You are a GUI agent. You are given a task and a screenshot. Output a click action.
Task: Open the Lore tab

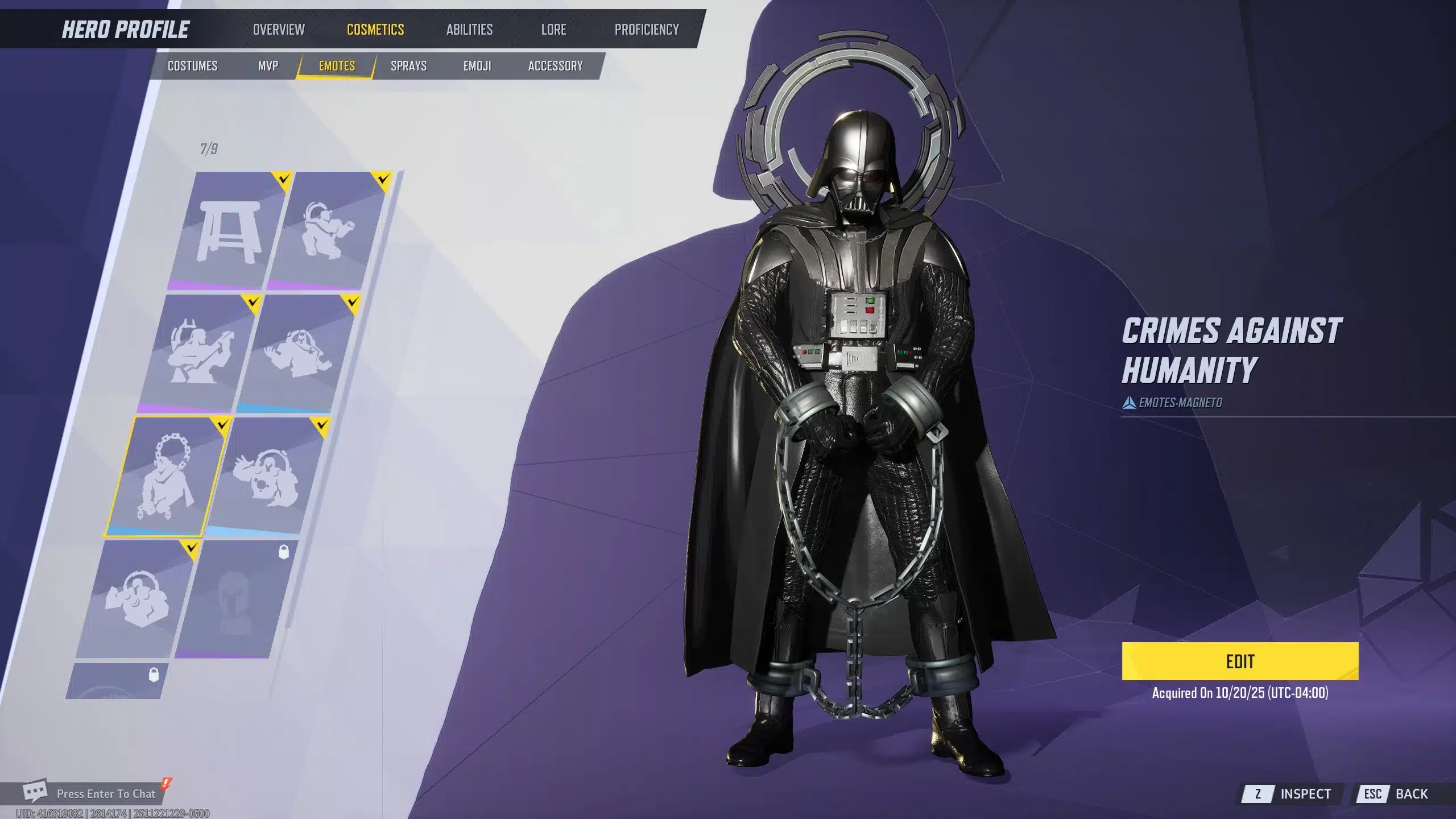(553, 30)
